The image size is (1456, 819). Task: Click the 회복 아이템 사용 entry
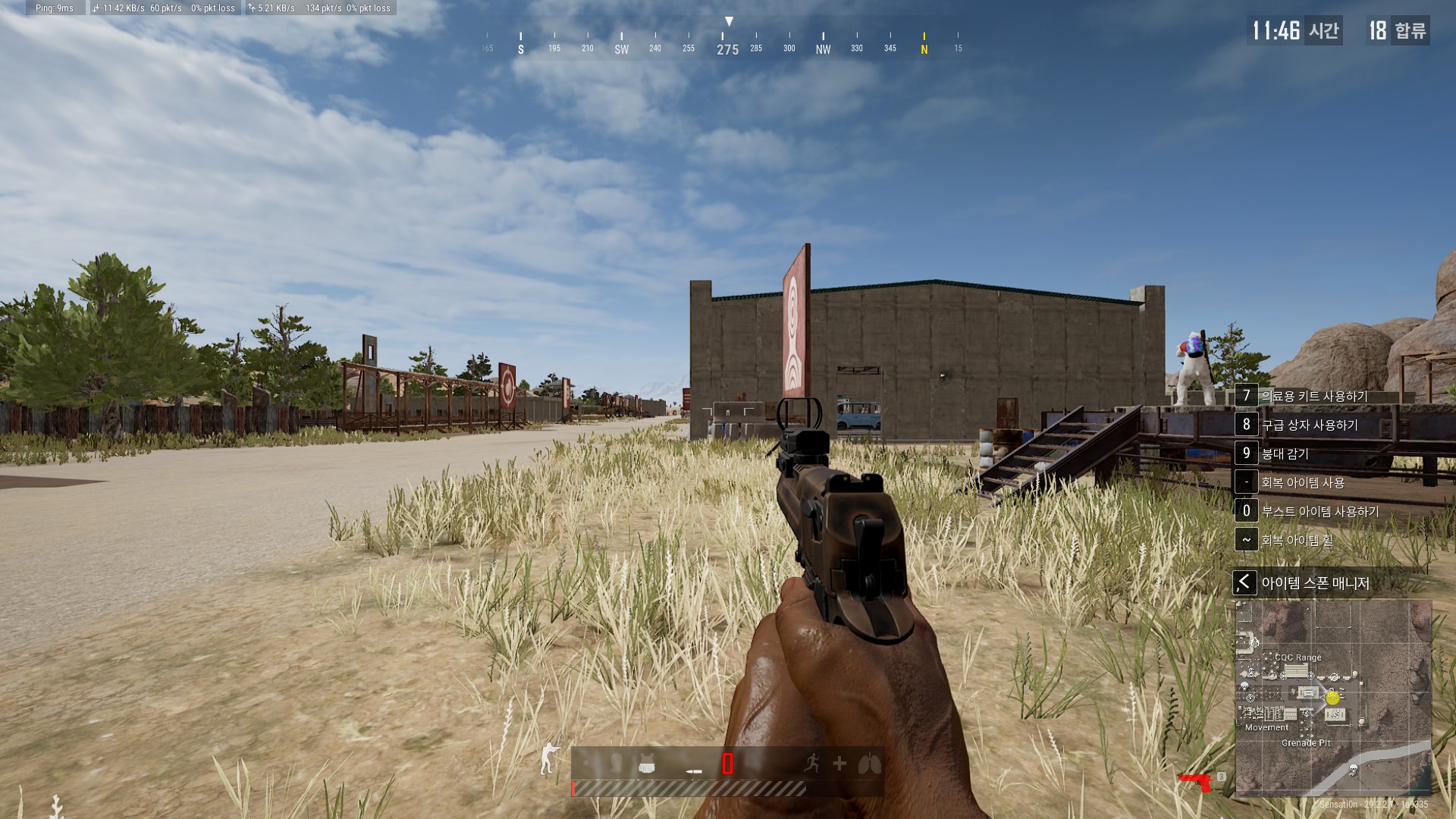point(1302,482)
